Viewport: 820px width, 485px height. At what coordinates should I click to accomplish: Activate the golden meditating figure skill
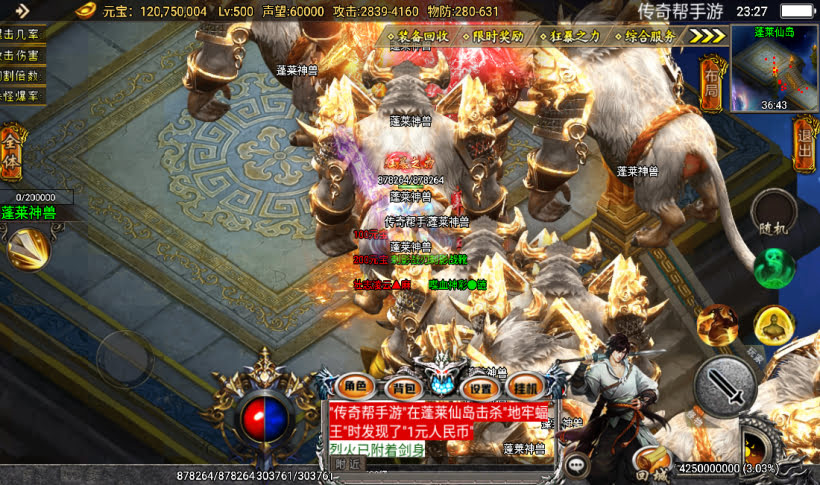(774, 325)
